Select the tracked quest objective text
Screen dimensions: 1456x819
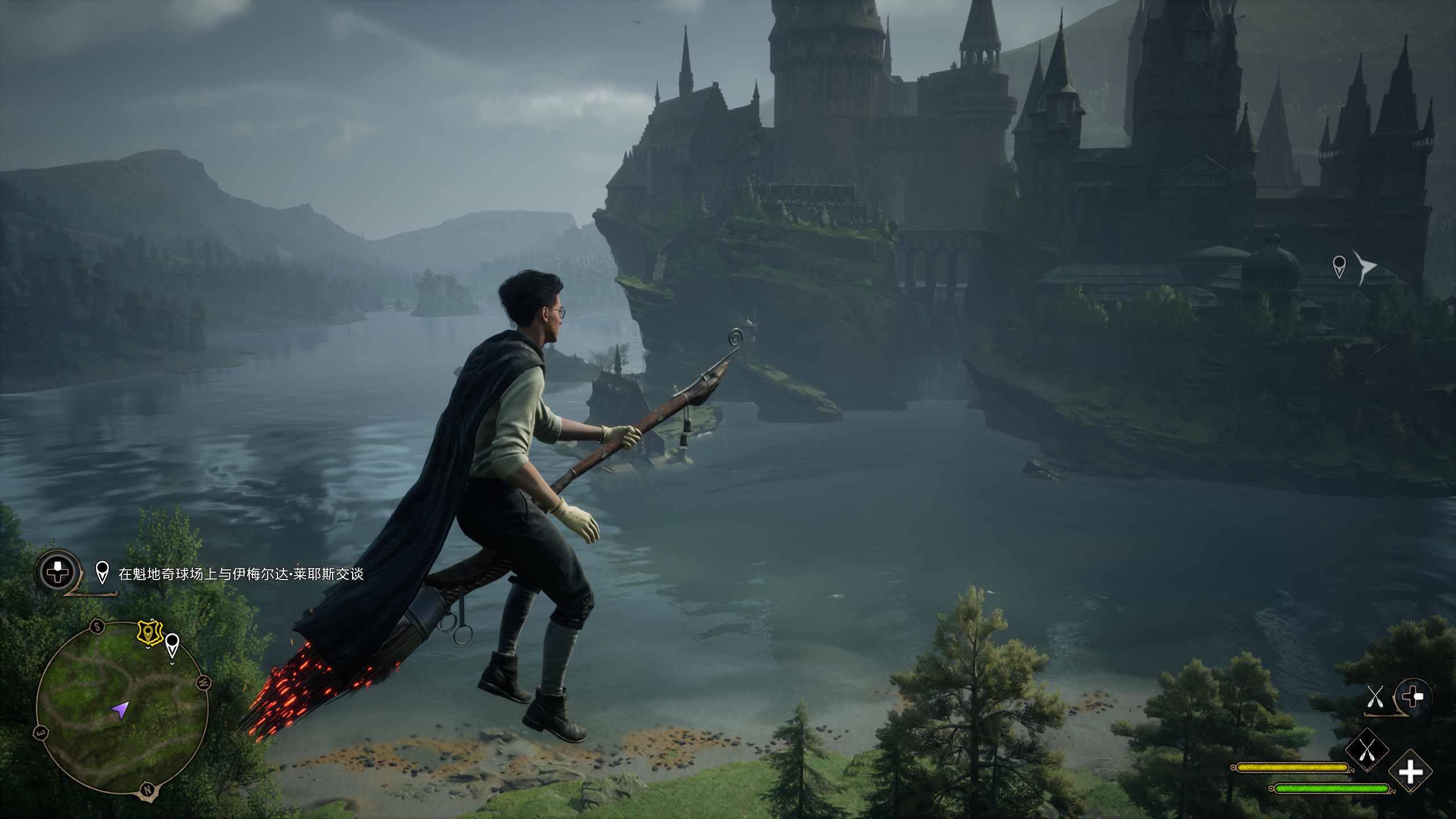pos(241,574)
